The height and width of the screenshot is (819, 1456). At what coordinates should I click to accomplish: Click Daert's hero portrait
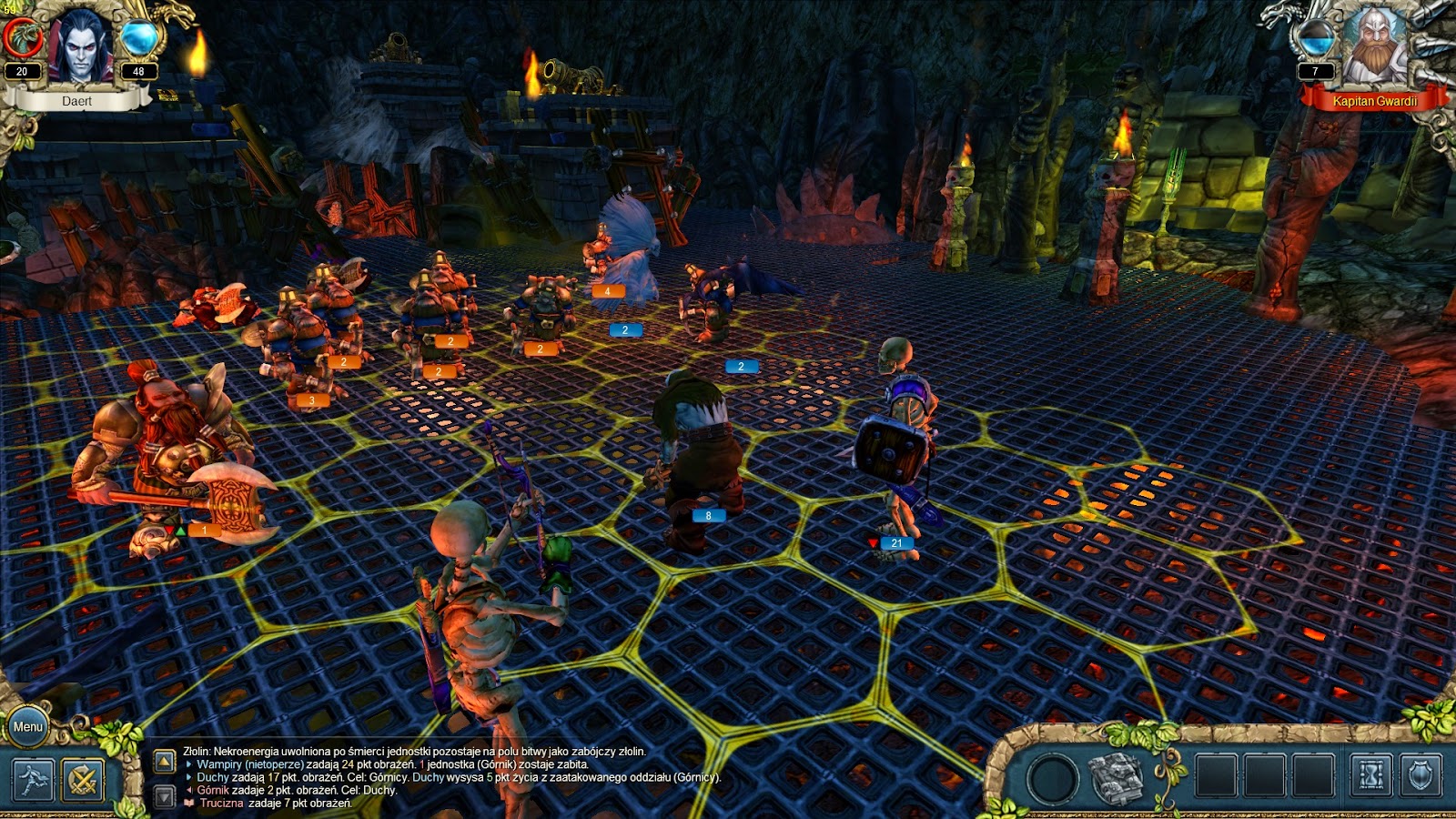click(80, 45)
